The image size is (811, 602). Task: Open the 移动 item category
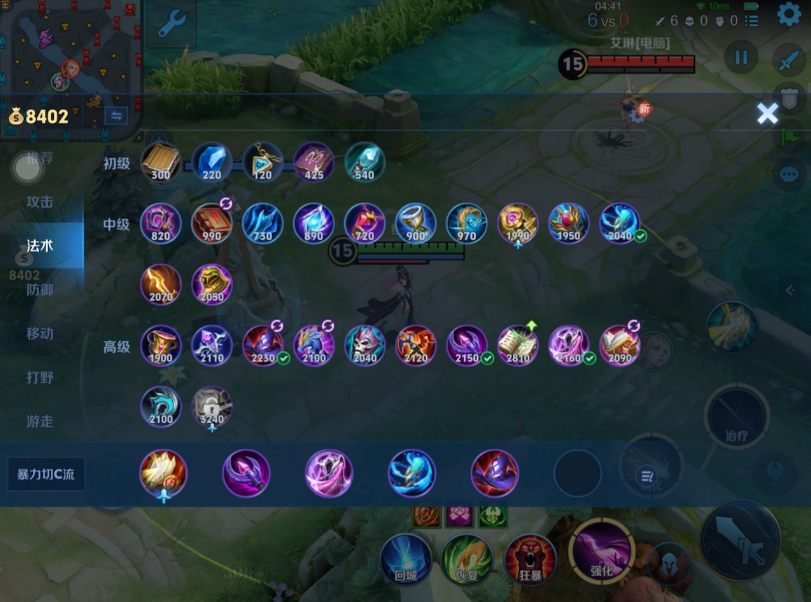40,333
